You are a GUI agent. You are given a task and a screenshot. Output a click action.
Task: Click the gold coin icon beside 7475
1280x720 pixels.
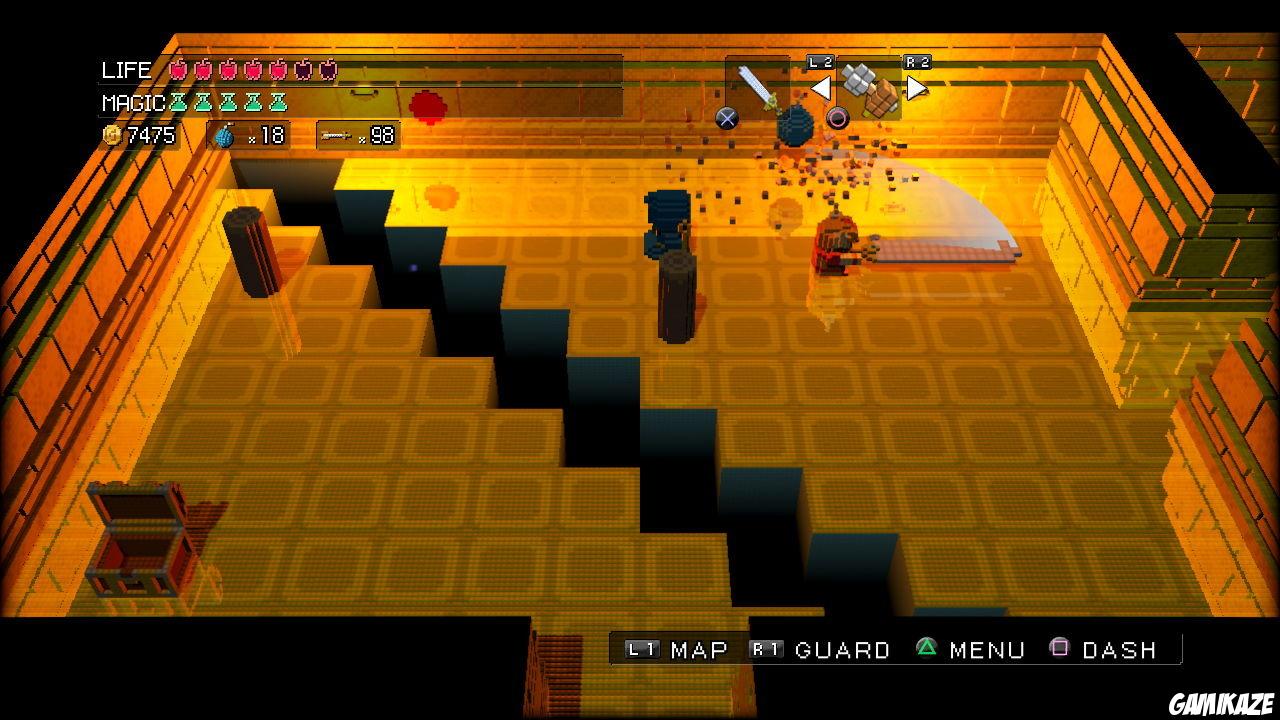coord(113,135)
